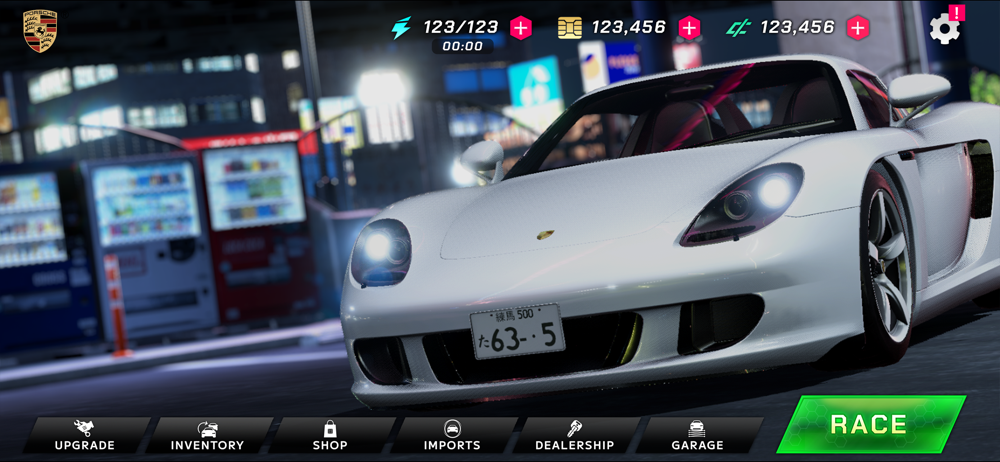Add cash using the plus beside the gold chip
The image size is (1000, 462).
tap(689, 28)
